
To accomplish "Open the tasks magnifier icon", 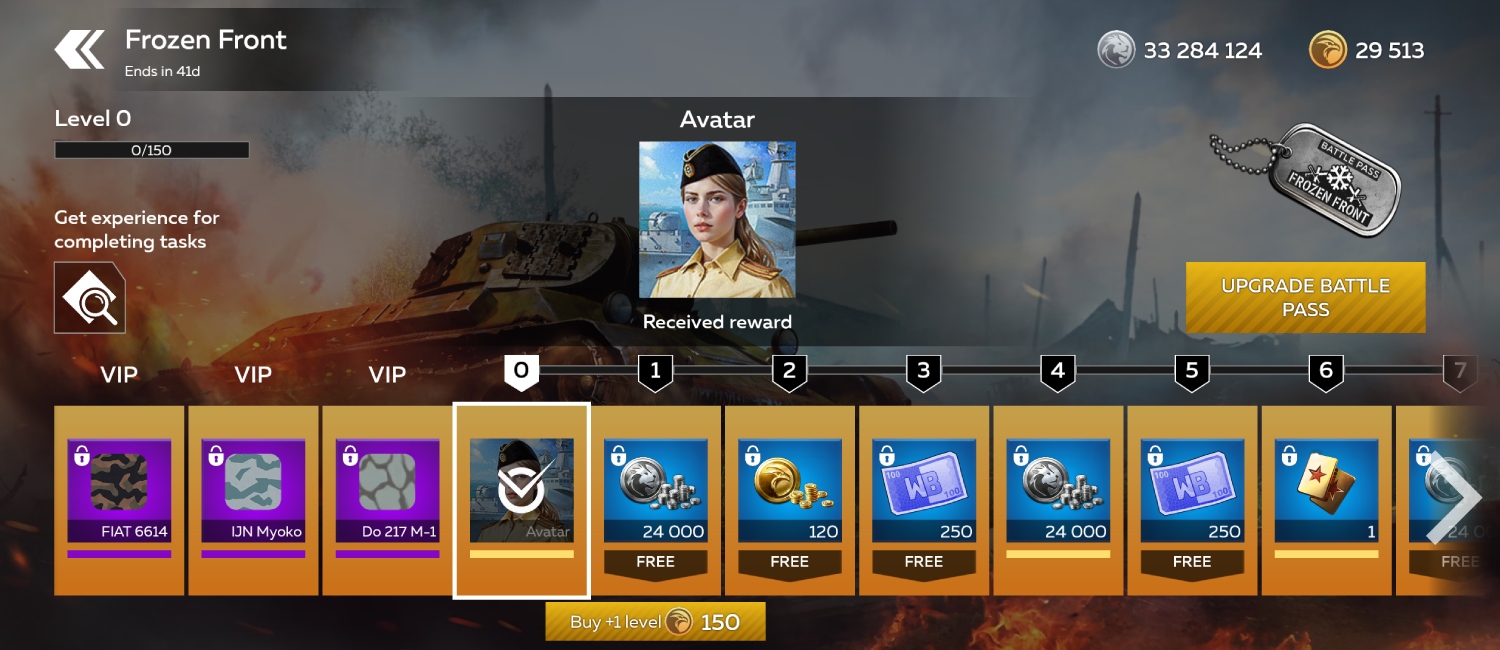I will [x=90, y=298].
